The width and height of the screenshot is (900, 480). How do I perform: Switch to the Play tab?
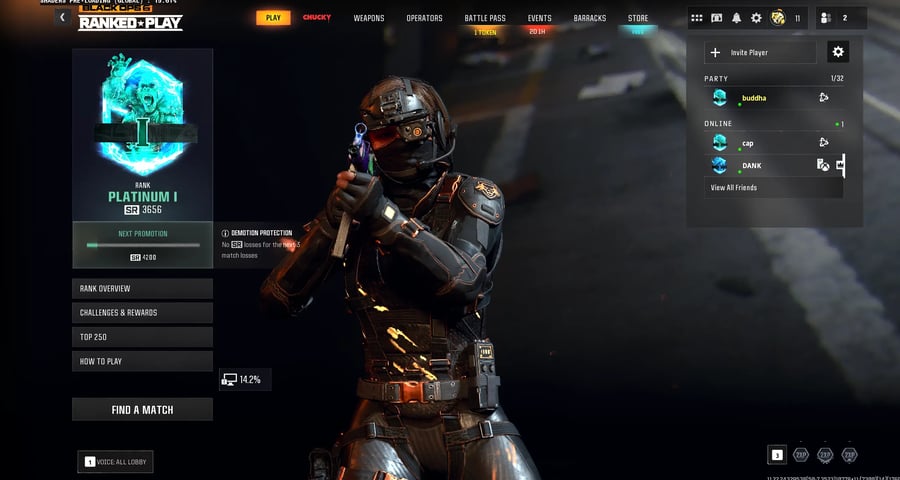(x=271, y=18)
